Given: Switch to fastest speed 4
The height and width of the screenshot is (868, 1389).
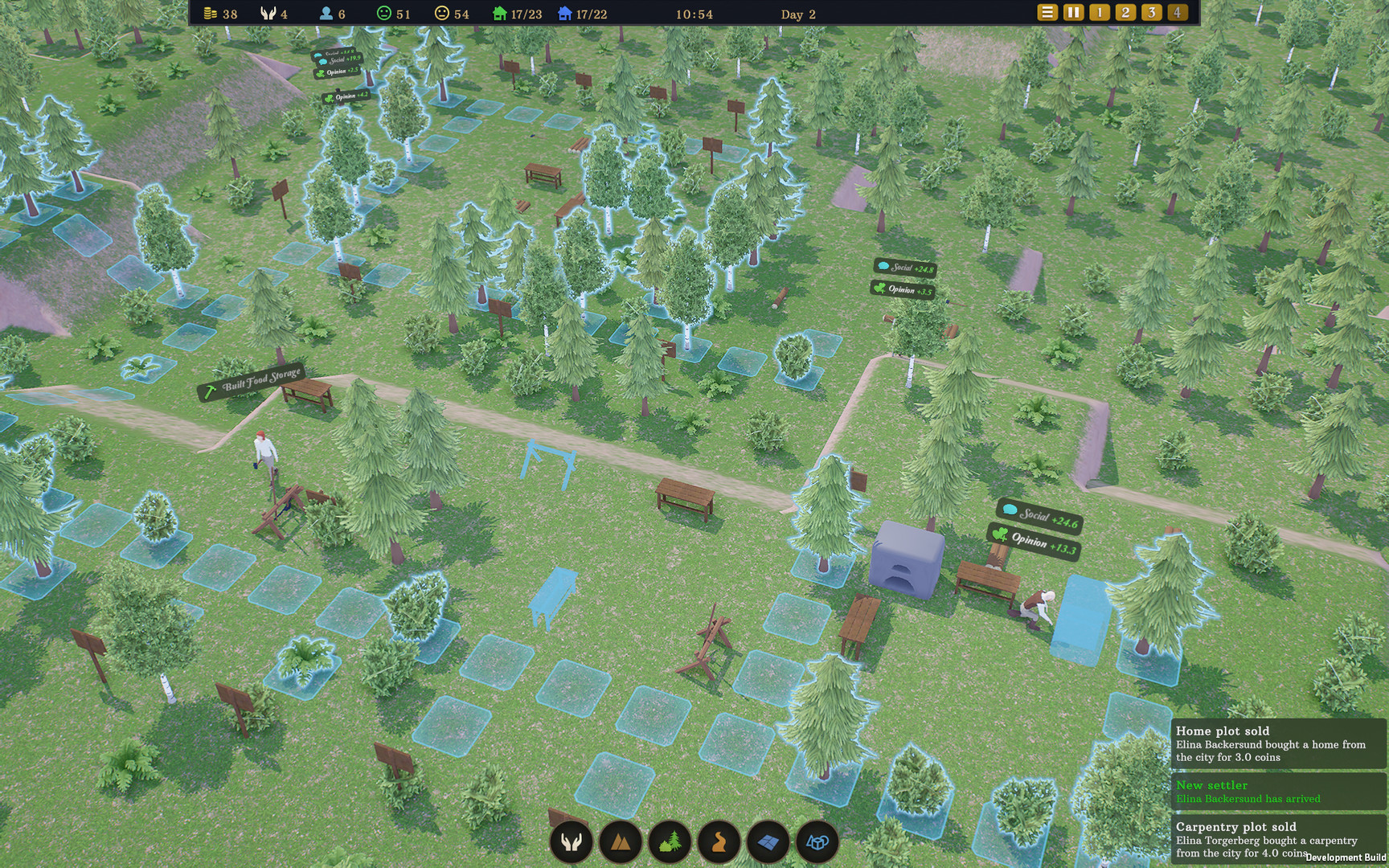Looking at the screenshot, I should 1178,13.
